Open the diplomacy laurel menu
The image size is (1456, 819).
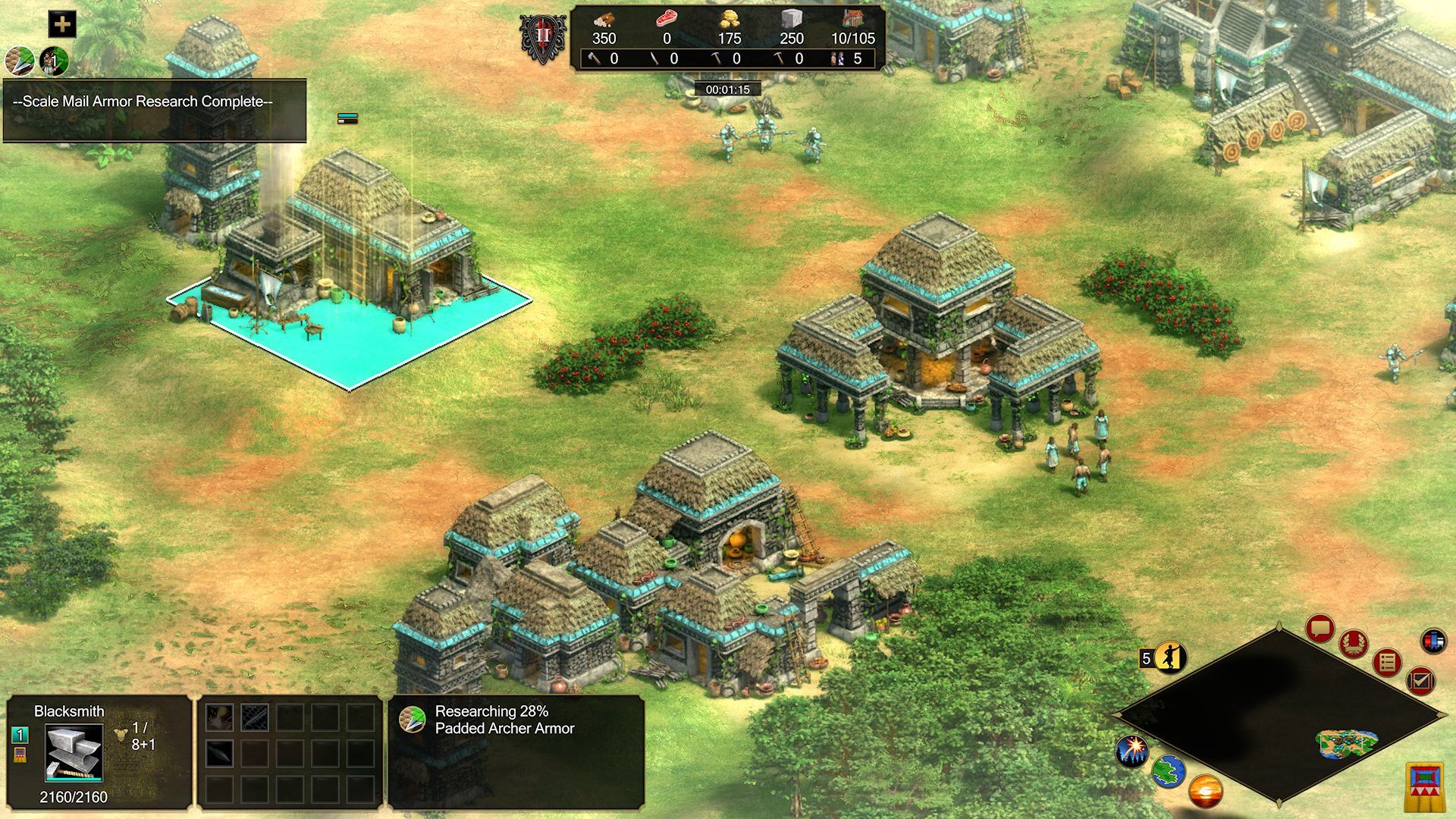(1354, 645)
